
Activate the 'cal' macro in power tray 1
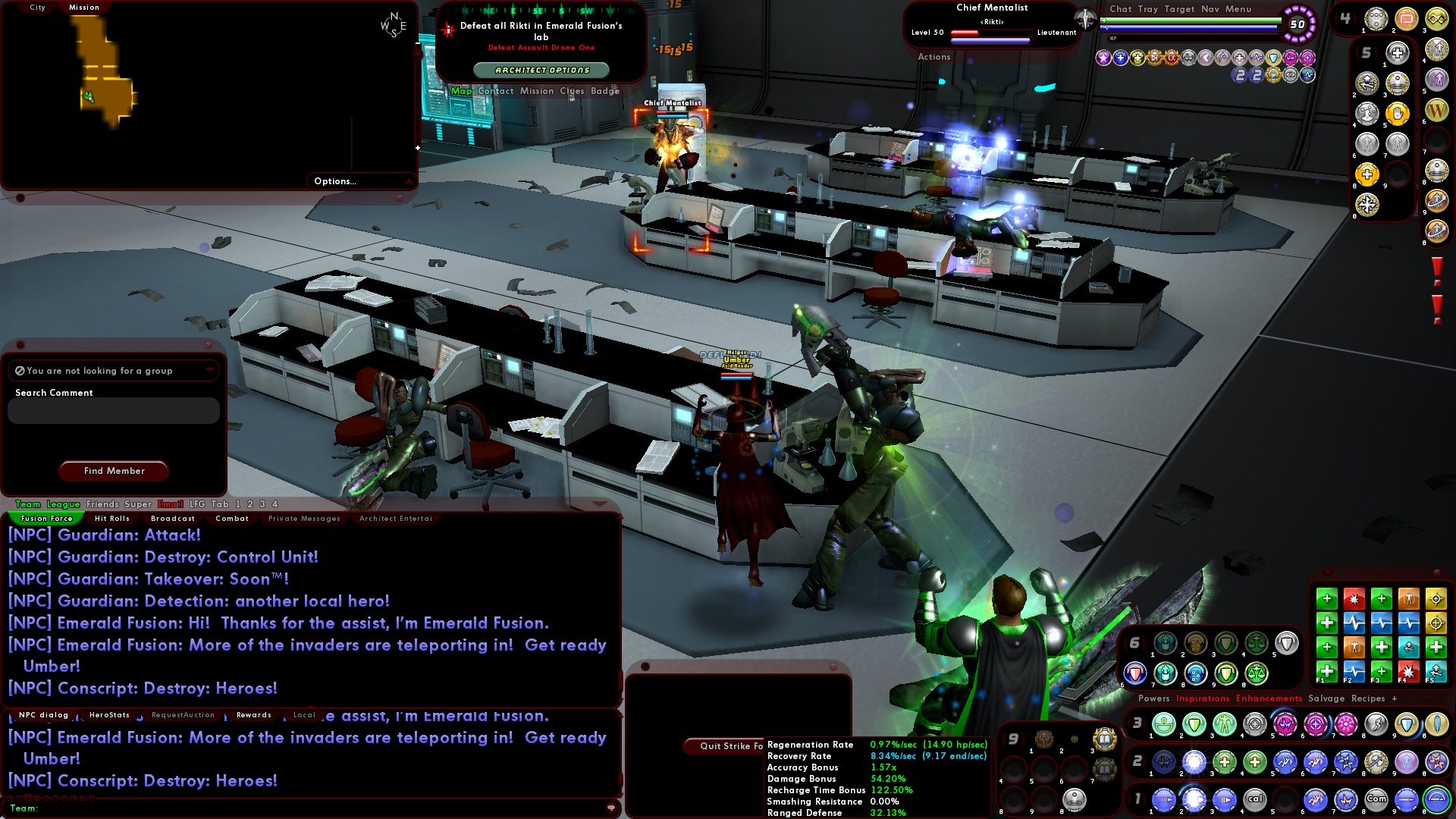click(x=1255, y=799)
